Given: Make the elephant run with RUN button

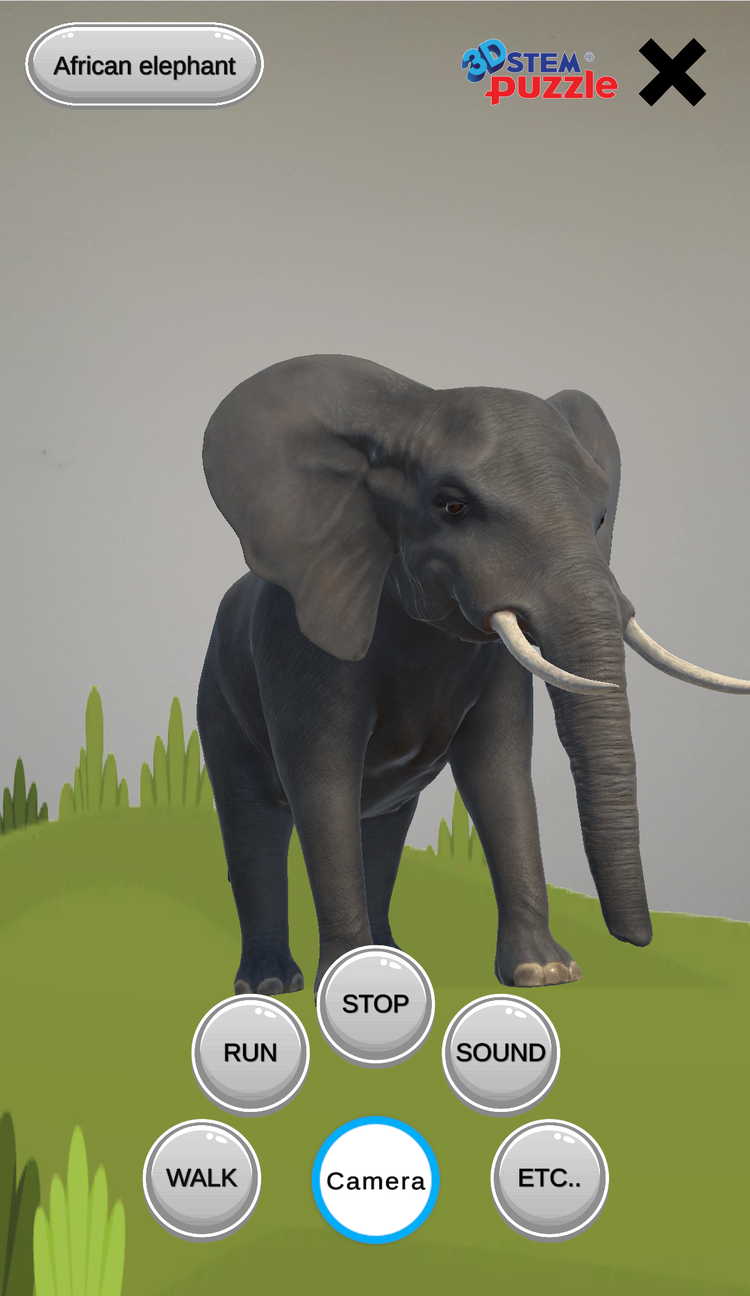Looking at the screenshot, I should [x=250, y=1053].
